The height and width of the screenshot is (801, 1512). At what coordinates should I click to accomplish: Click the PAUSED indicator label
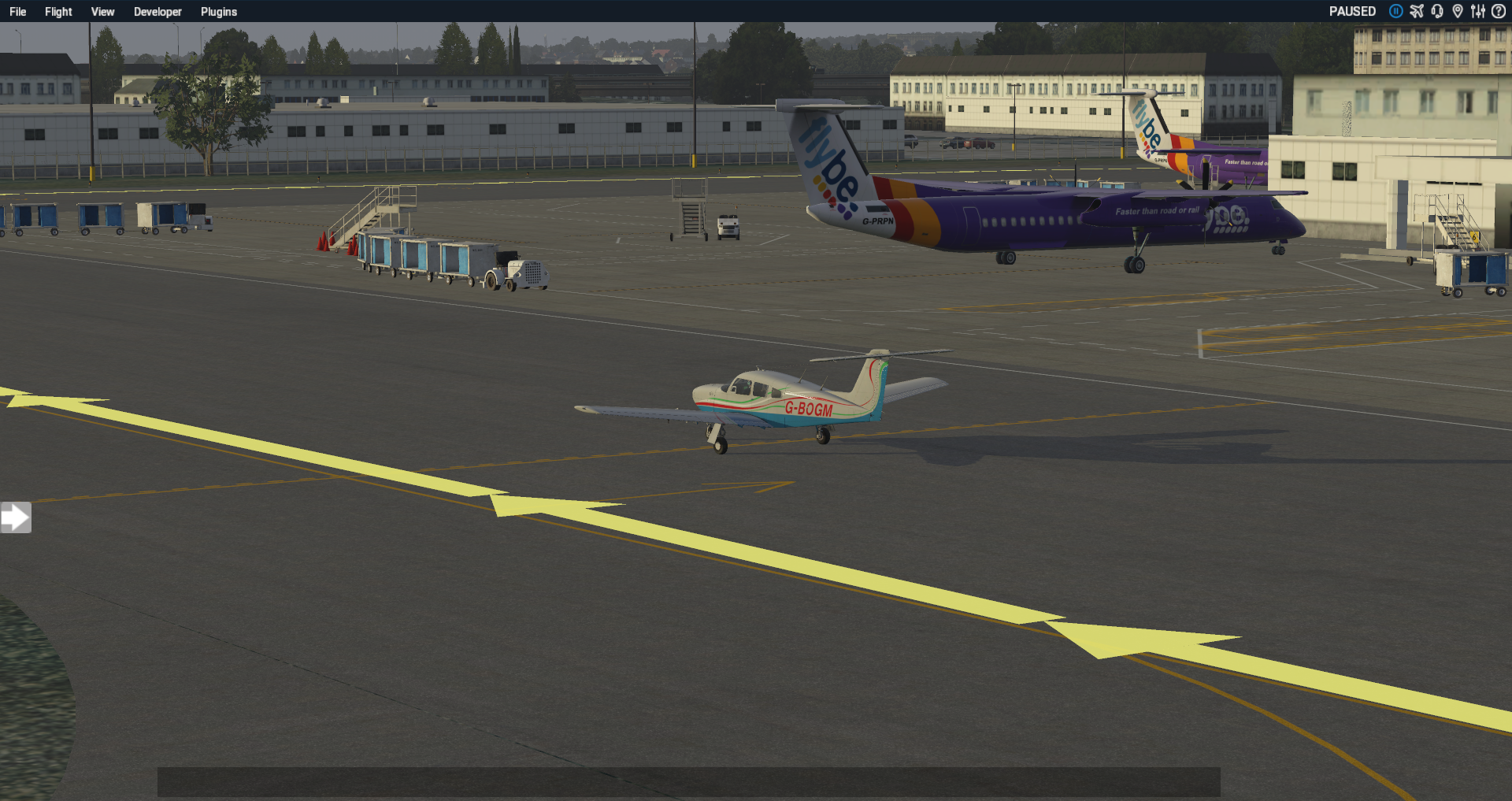(1351, 11)
